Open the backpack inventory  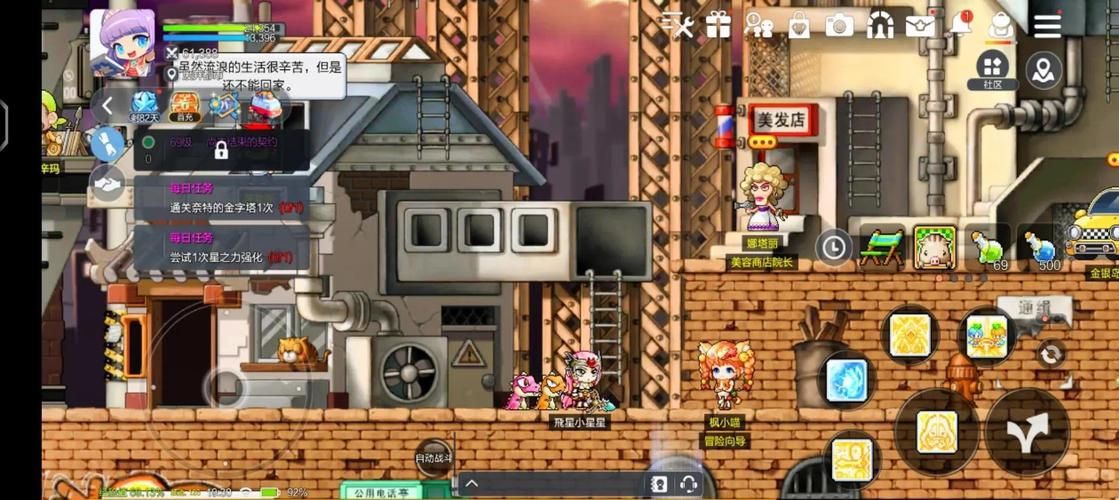[x=999, y=26]
